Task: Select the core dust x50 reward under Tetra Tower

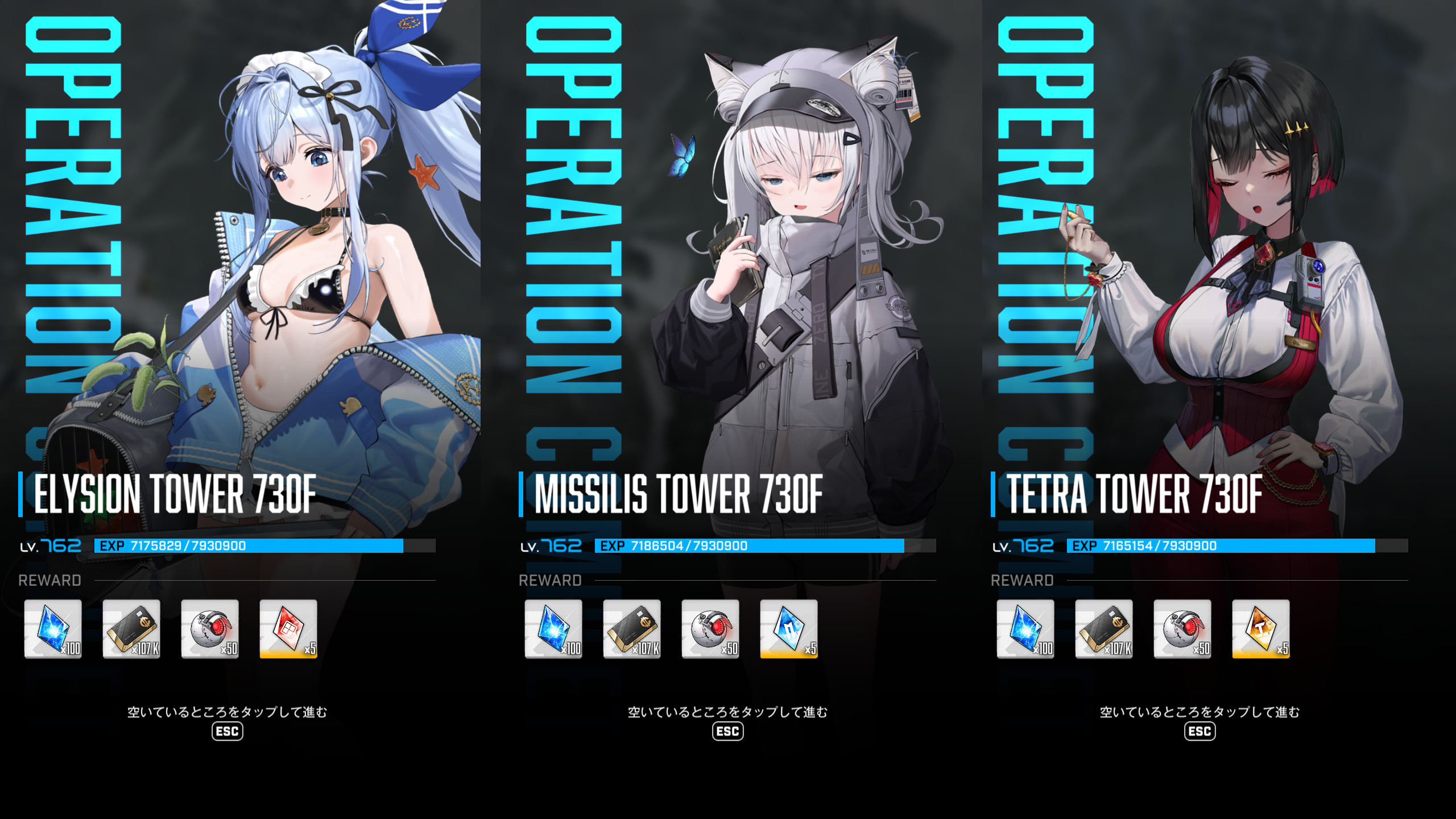Action: click(1182, 628)
